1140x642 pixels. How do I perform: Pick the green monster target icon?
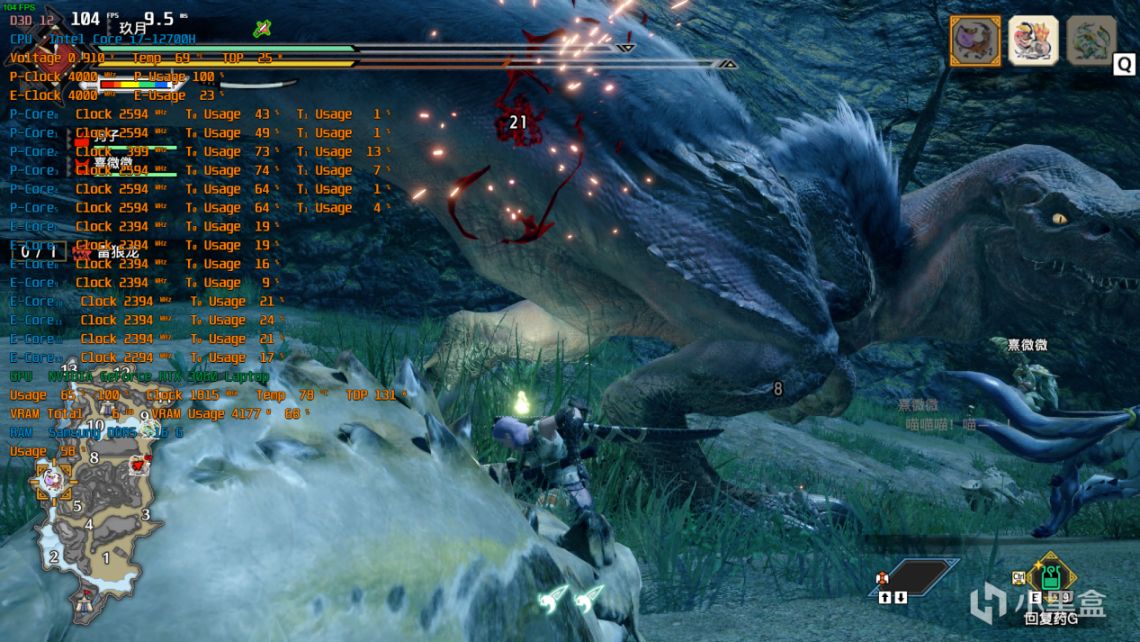coord(1091,41)
